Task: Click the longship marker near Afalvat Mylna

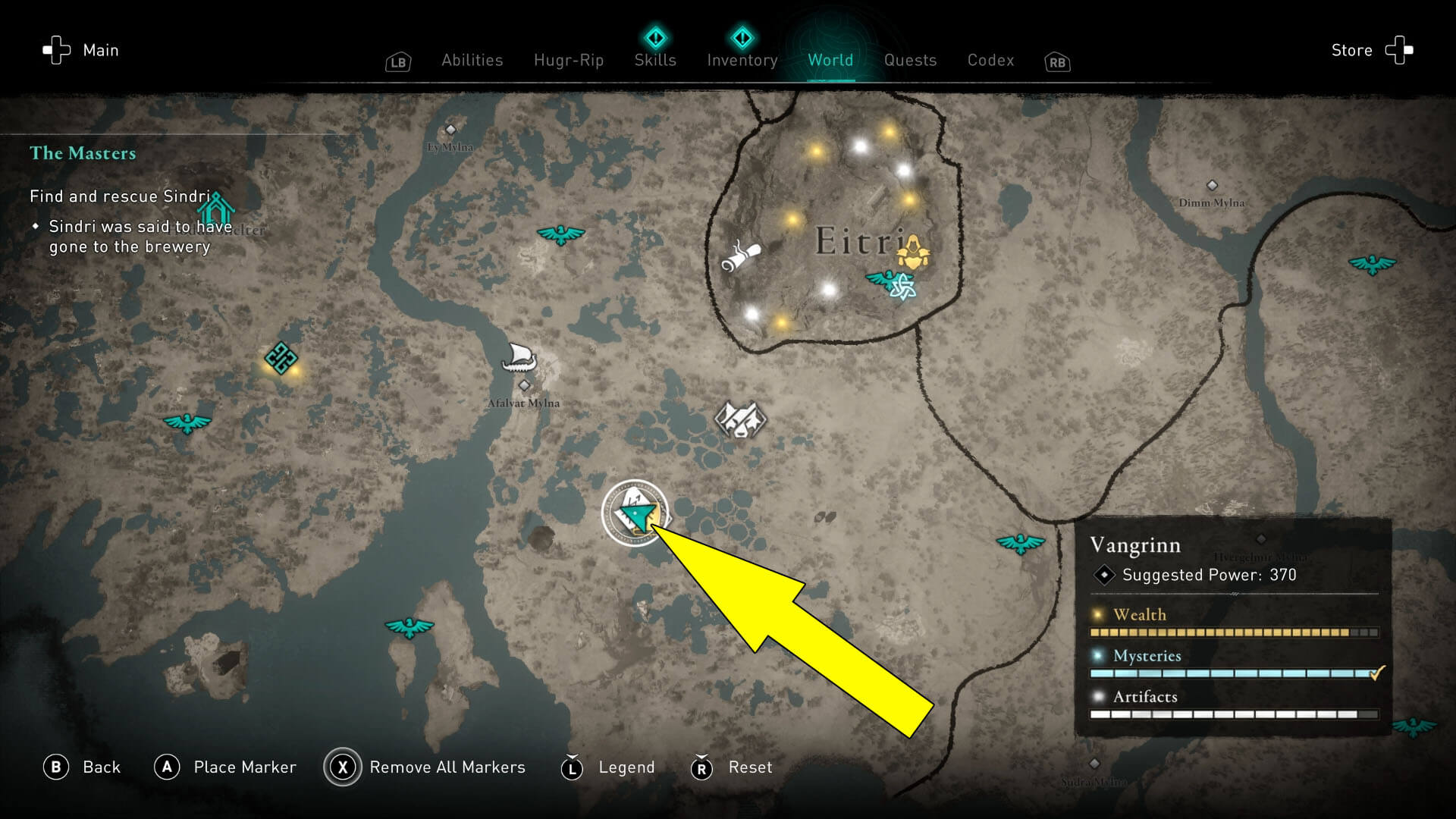Action: (x=519, y=357)
